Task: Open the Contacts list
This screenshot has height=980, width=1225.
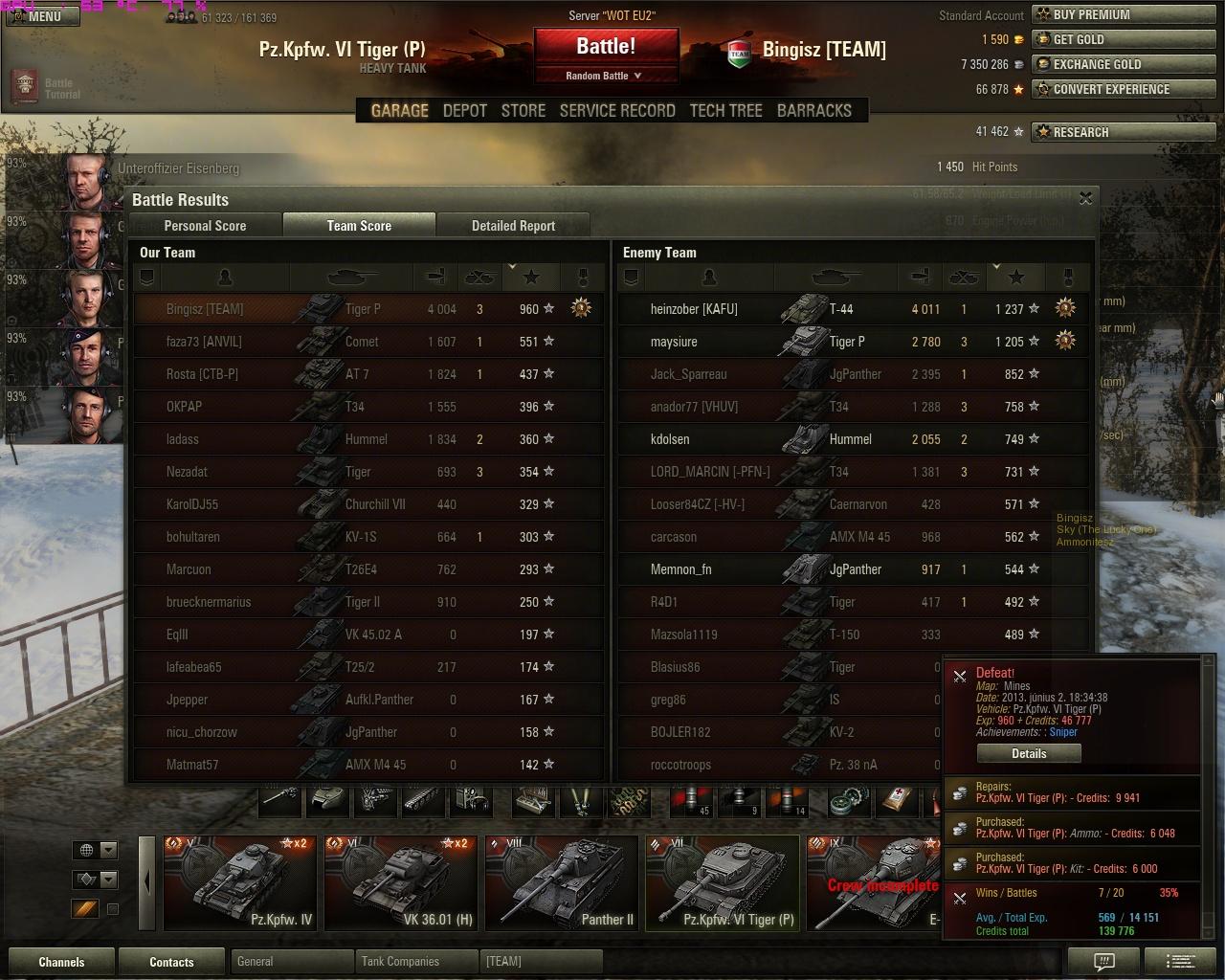Action: tap(171, 962)
